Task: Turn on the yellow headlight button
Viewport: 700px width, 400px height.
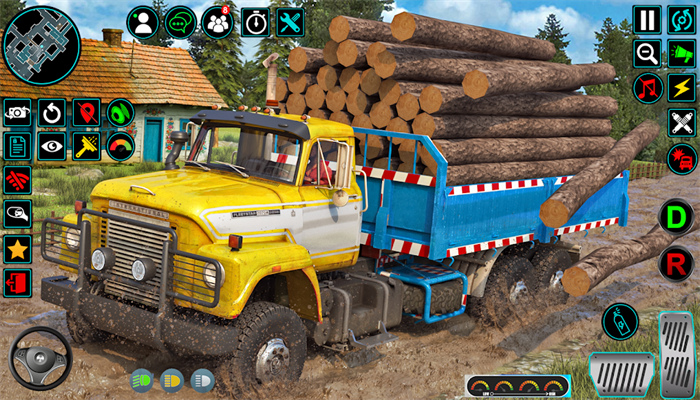Action: tap(171, 380)
